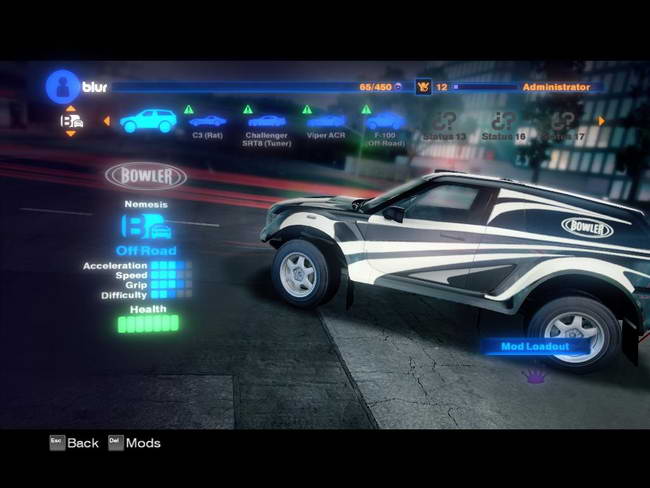This screenshot has height=488, width=650.
Task: Show more cars with the right arrow
Action: pos(602,121)
